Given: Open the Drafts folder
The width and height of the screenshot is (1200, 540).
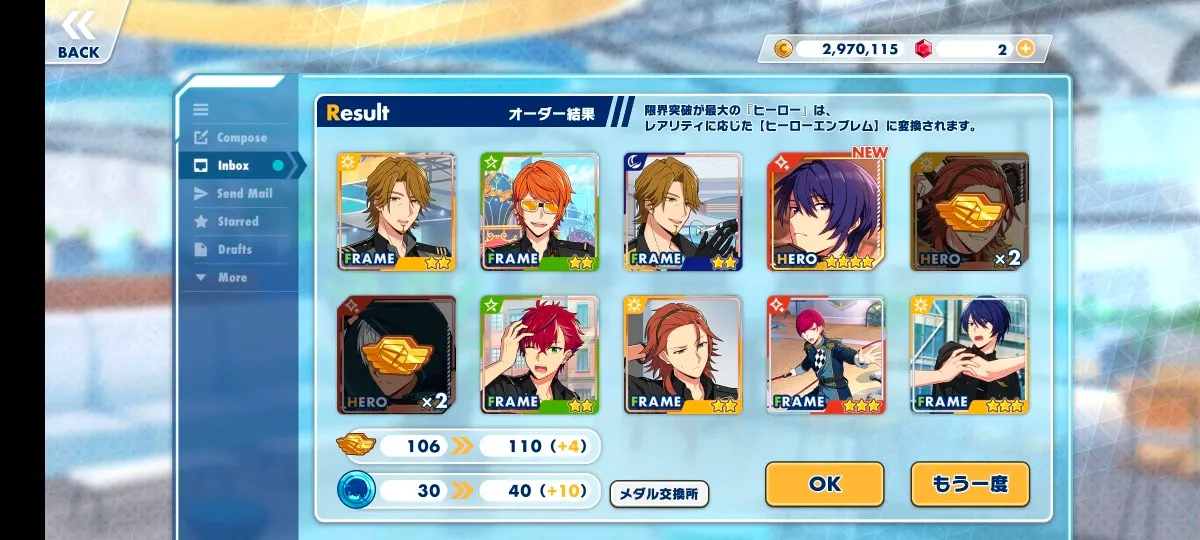Looking at the screenshot, I should 234,250.
